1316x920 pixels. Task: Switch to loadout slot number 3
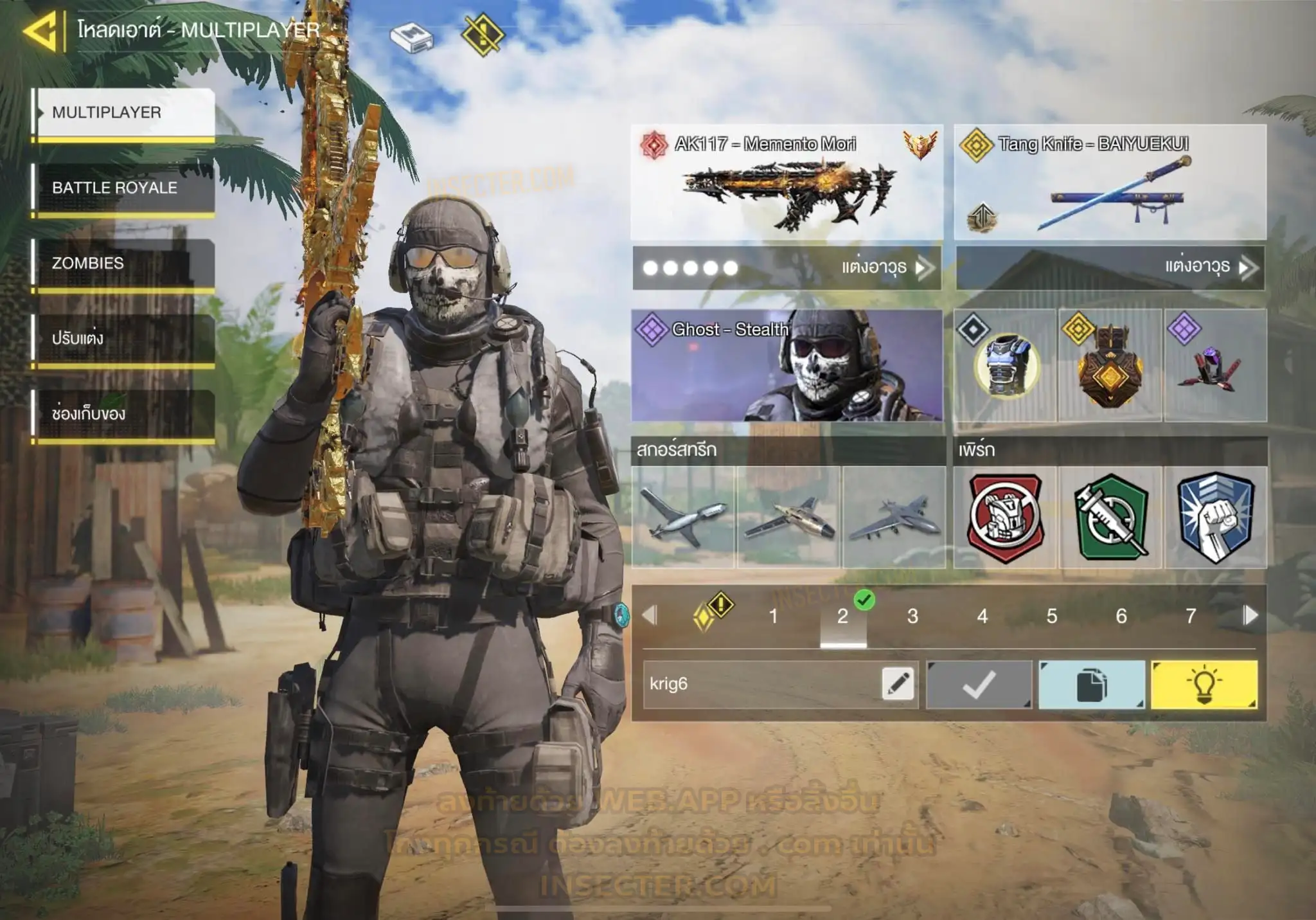coord(912,617)
